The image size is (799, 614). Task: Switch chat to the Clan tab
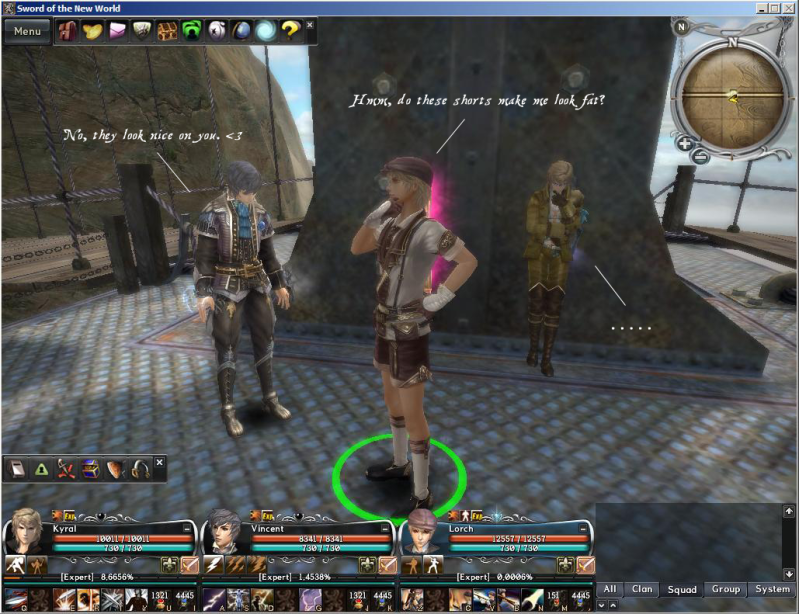(x=643, y=590)
